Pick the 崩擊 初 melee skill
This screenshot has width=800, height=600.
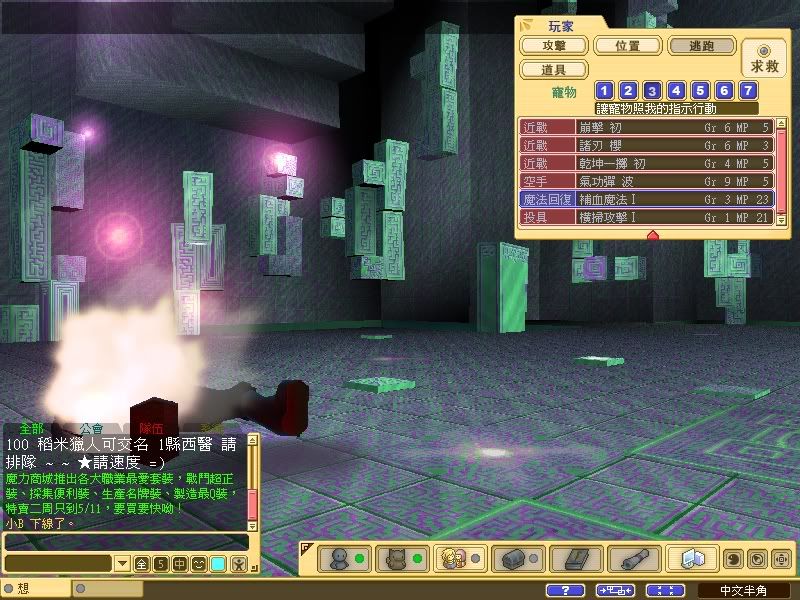[646, 128]
